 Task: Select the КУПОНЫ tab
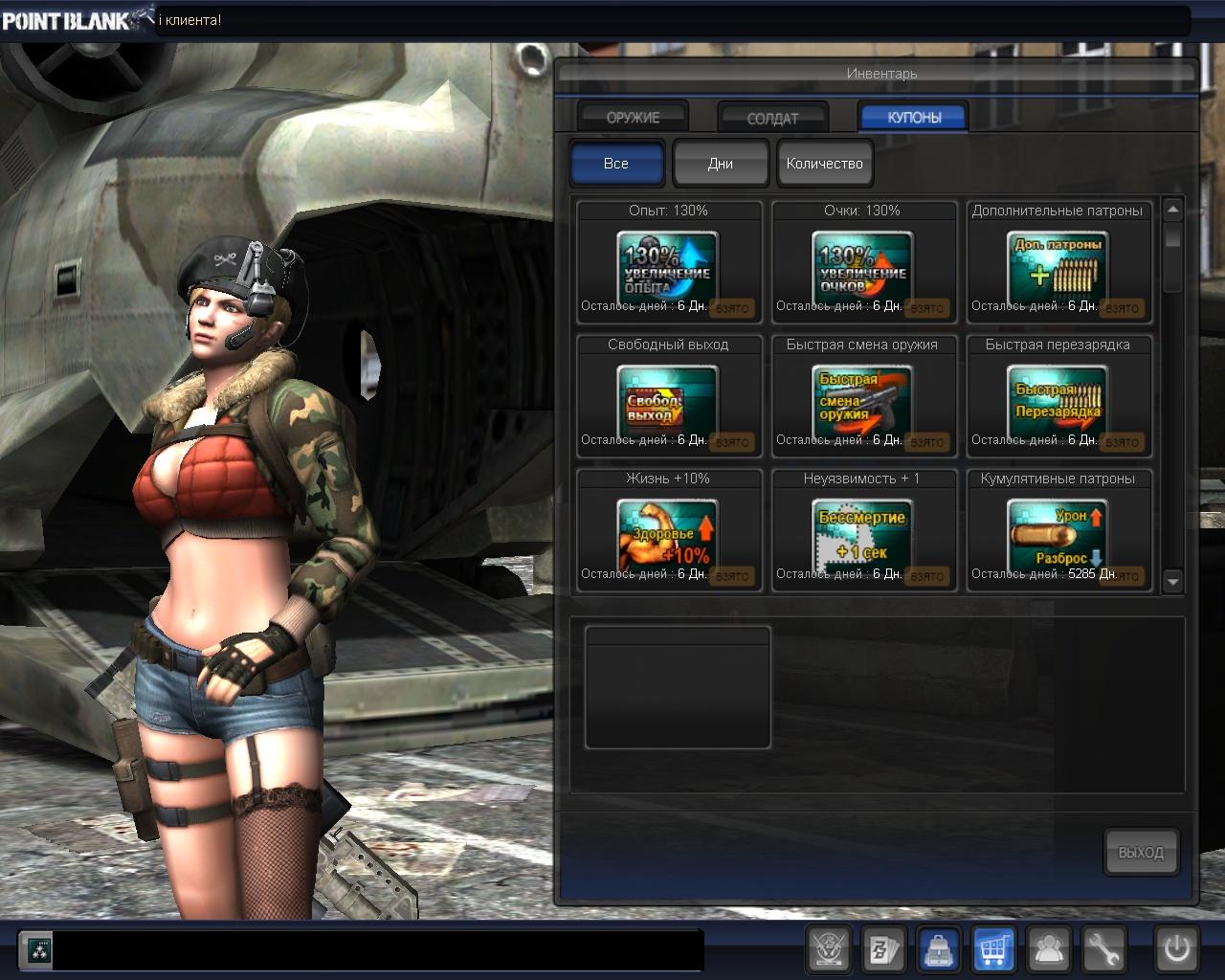click(x=914, y=117)
